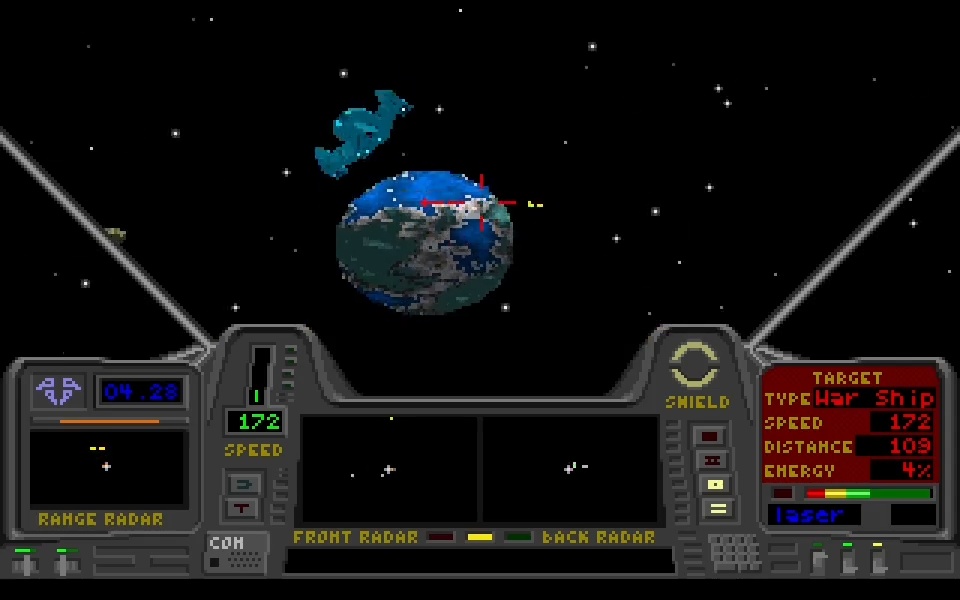Viewport: 960px width, 600px height.
Task: Click the purple winged ship emblem
Action: (x=57, y=390)
